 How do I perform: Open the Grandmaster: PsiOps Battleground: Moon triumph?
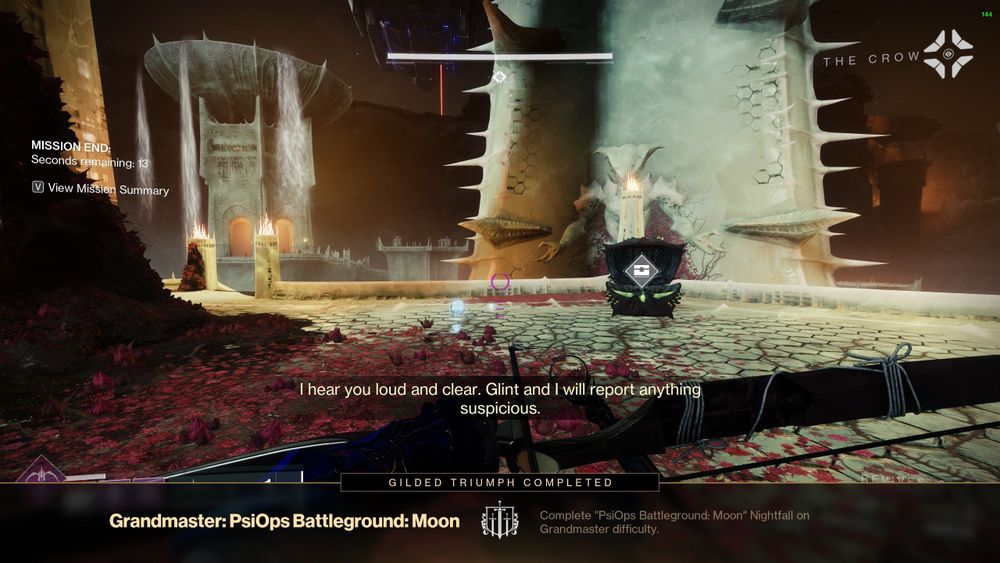(x=284, y=521)
